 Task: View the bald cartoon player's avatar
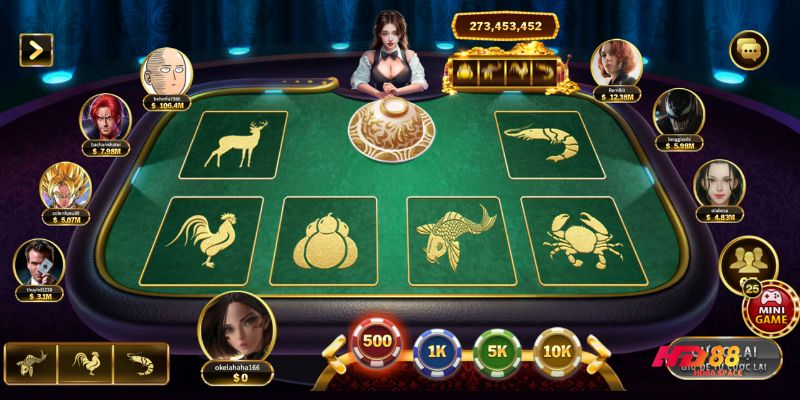click(164, 71)
